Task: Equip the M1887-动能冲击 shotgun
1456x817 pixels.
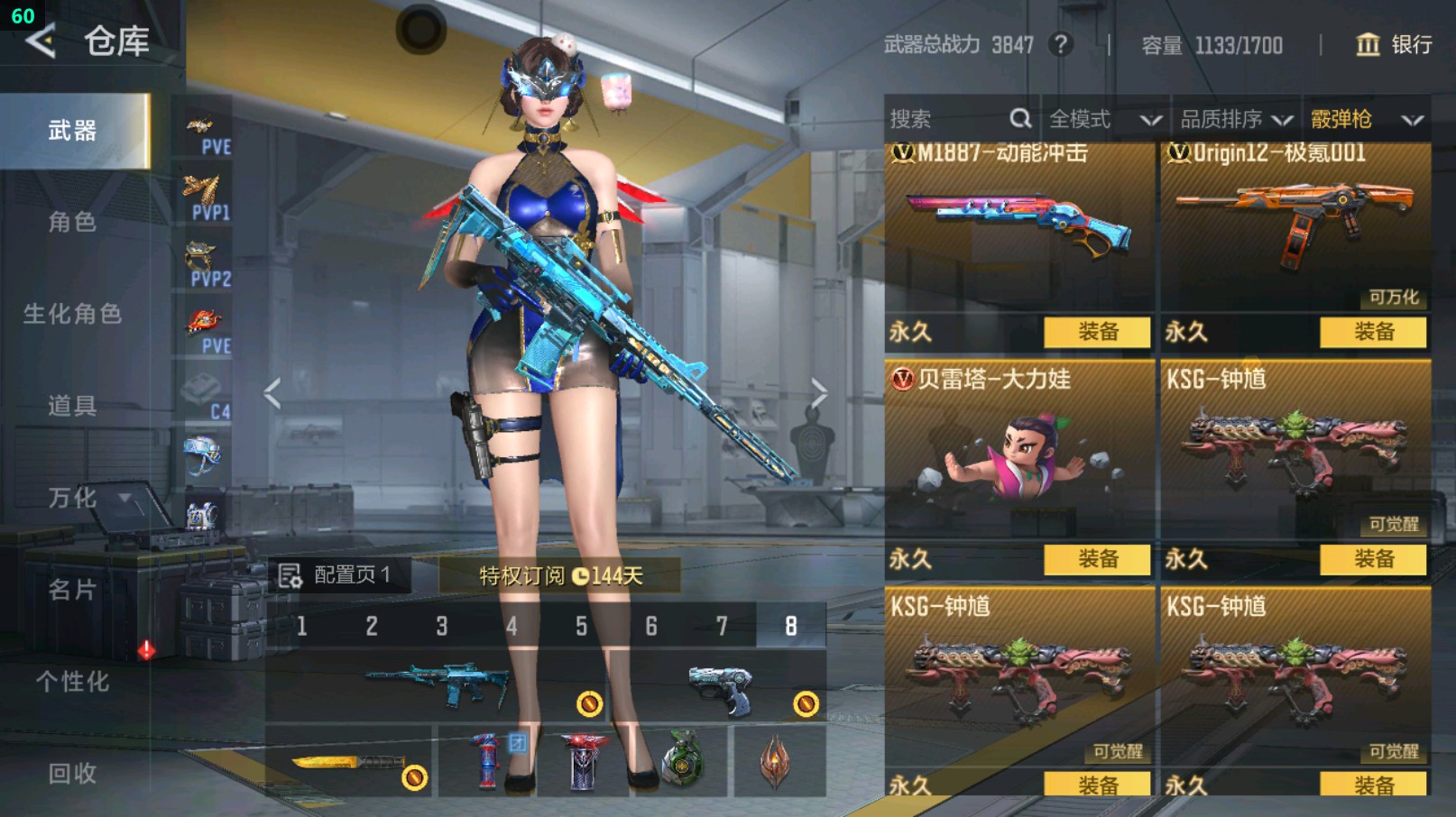Action: tap(1096, 332)
